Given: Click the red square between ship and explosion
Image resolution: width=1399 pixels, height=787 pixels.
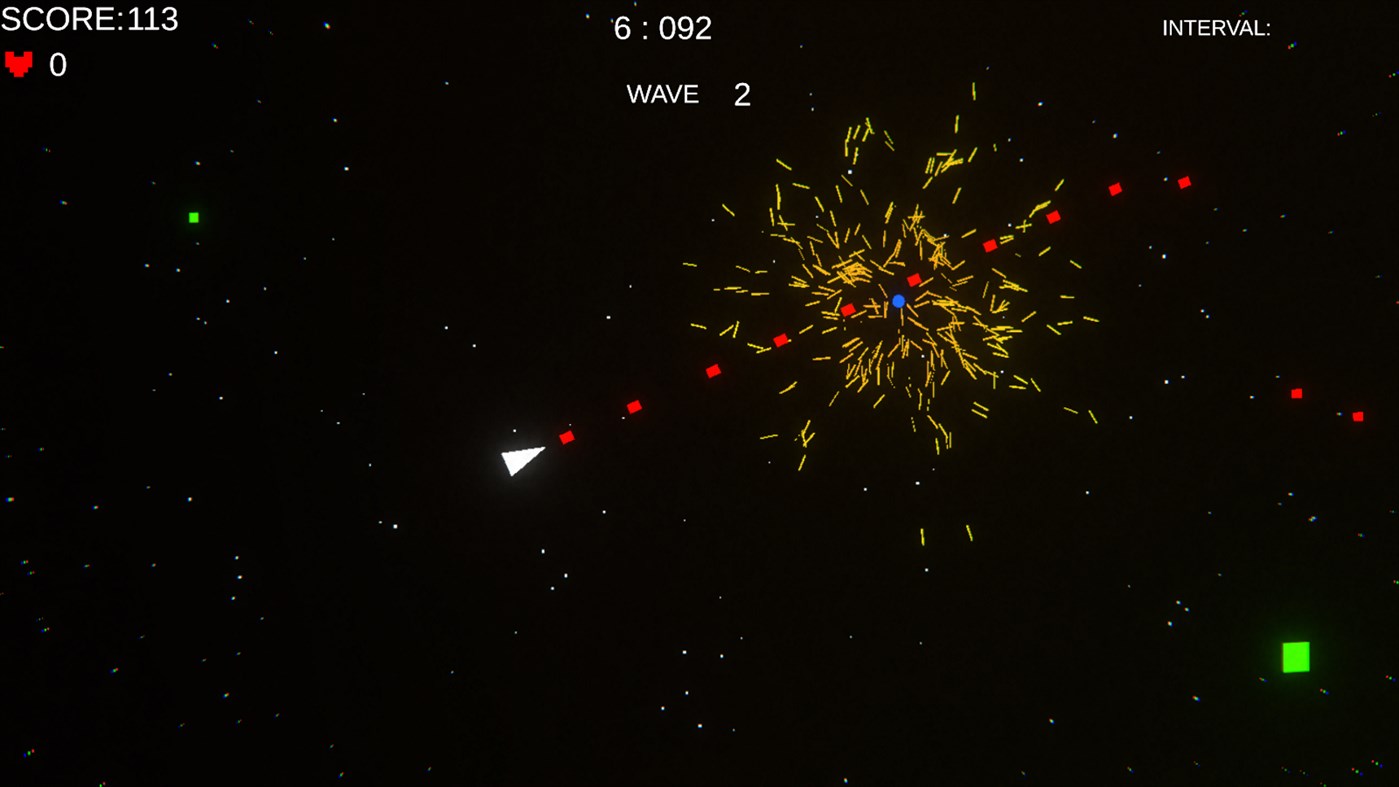Looking at the screenshot, I should (632, 406).
